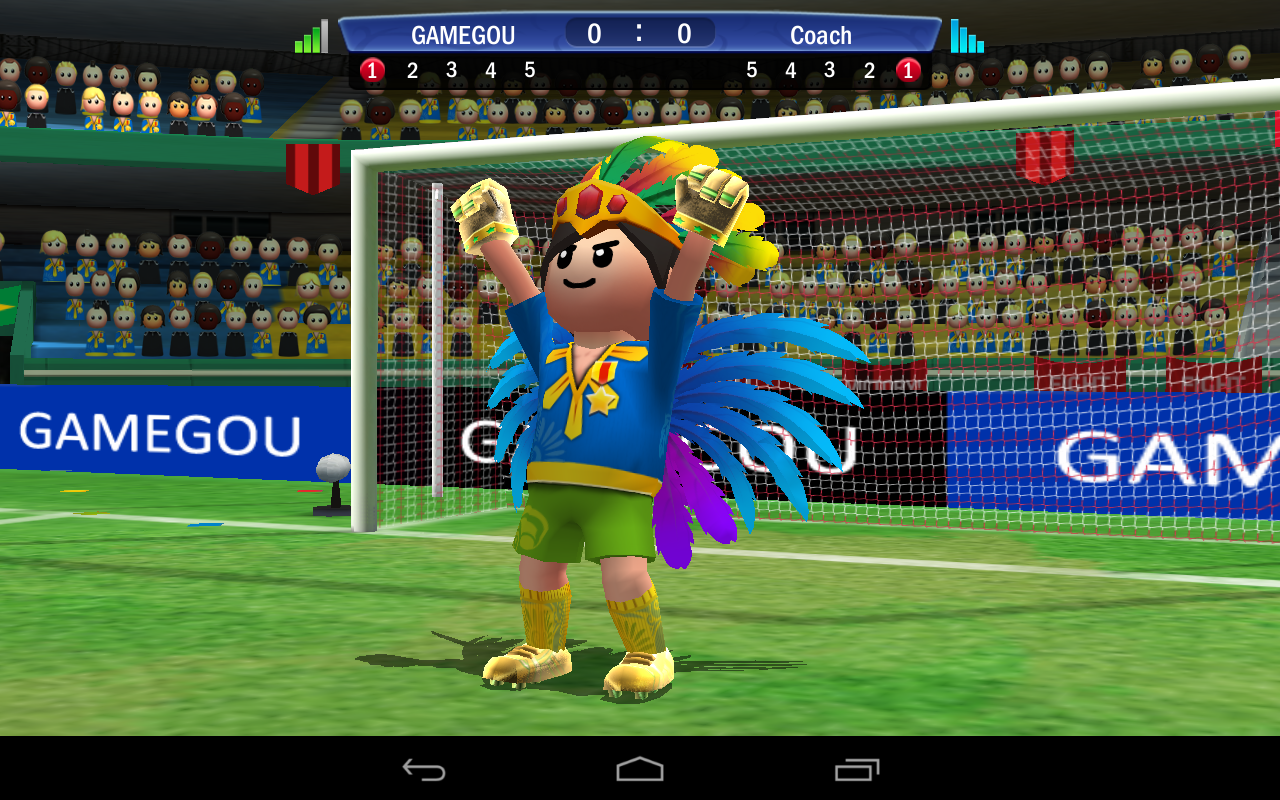Select round 5 on the Coach side

(751, 70)
